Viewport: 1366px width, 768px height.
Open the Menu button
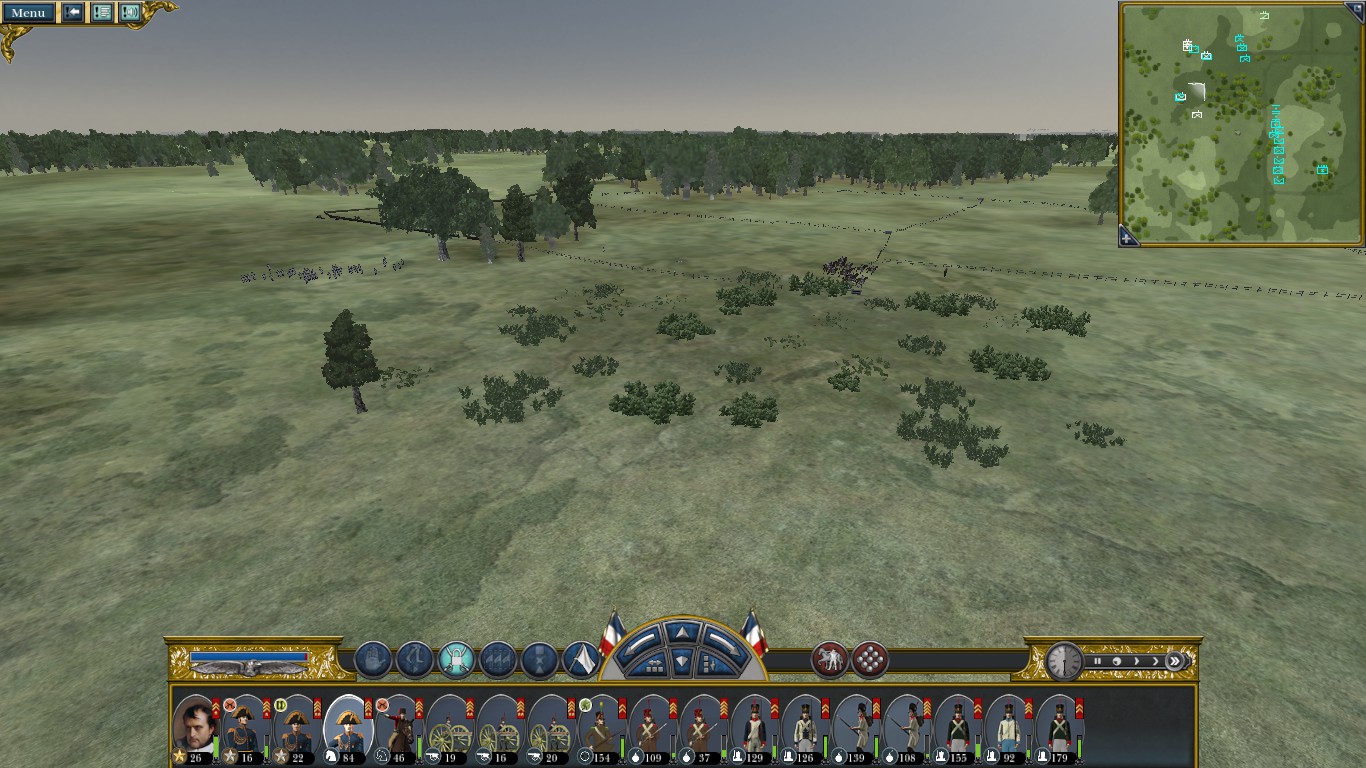pos(28,13)
